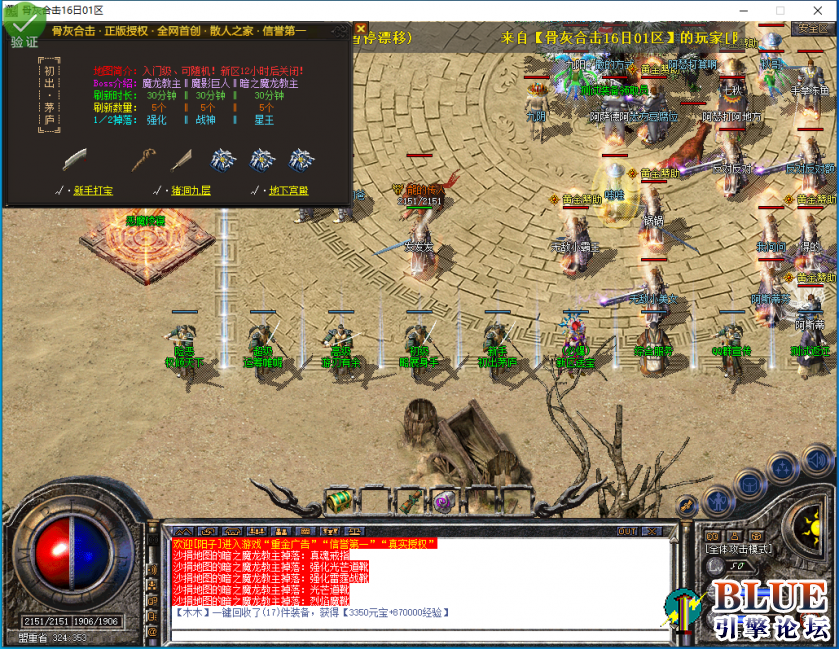
Task: Toggle the 全体攻击模式 attack mode label
Action: 738,550
